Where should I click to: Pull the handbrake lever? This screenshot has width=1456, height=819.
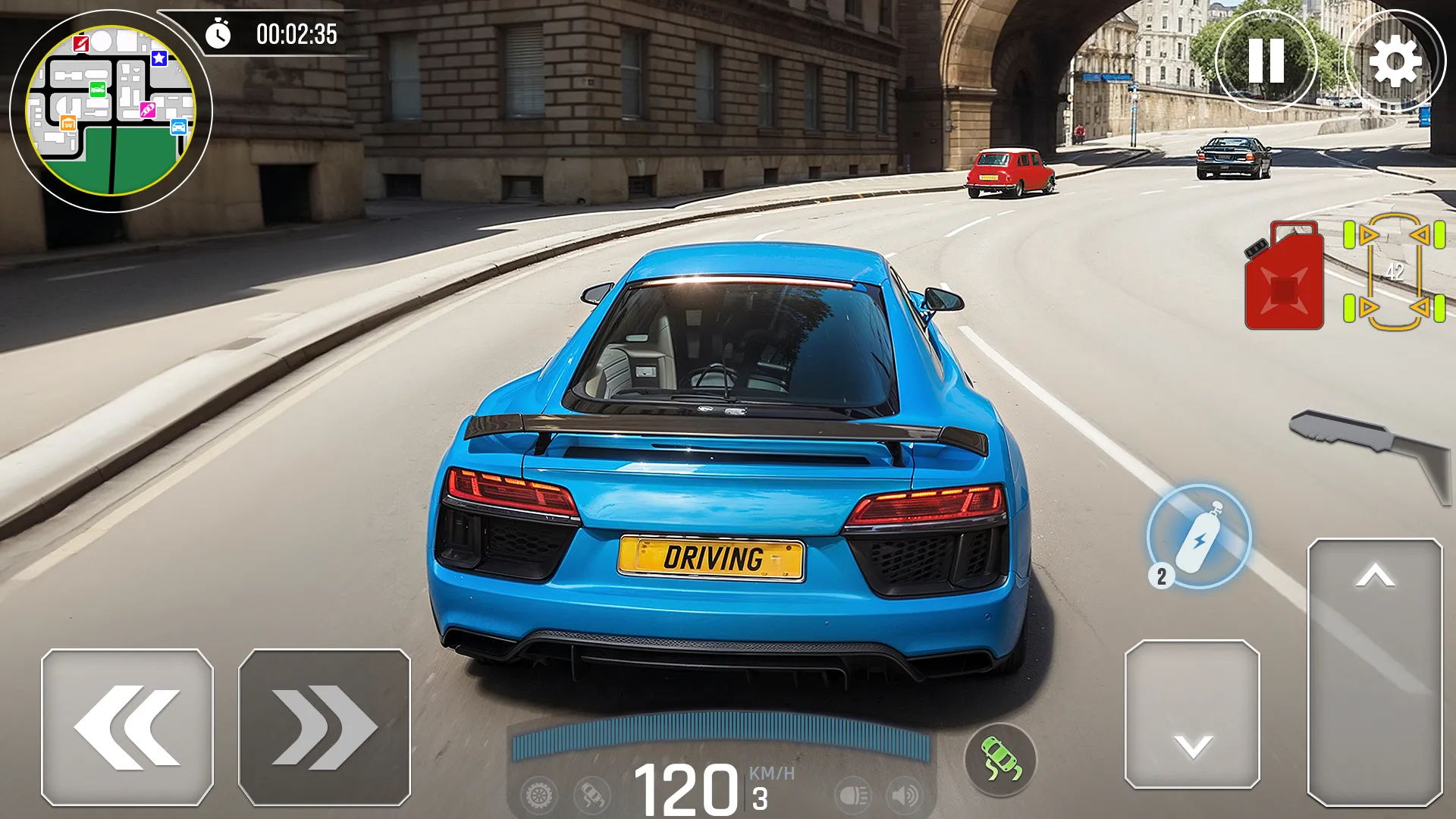pyautogui.click(x=1373, y=447)
